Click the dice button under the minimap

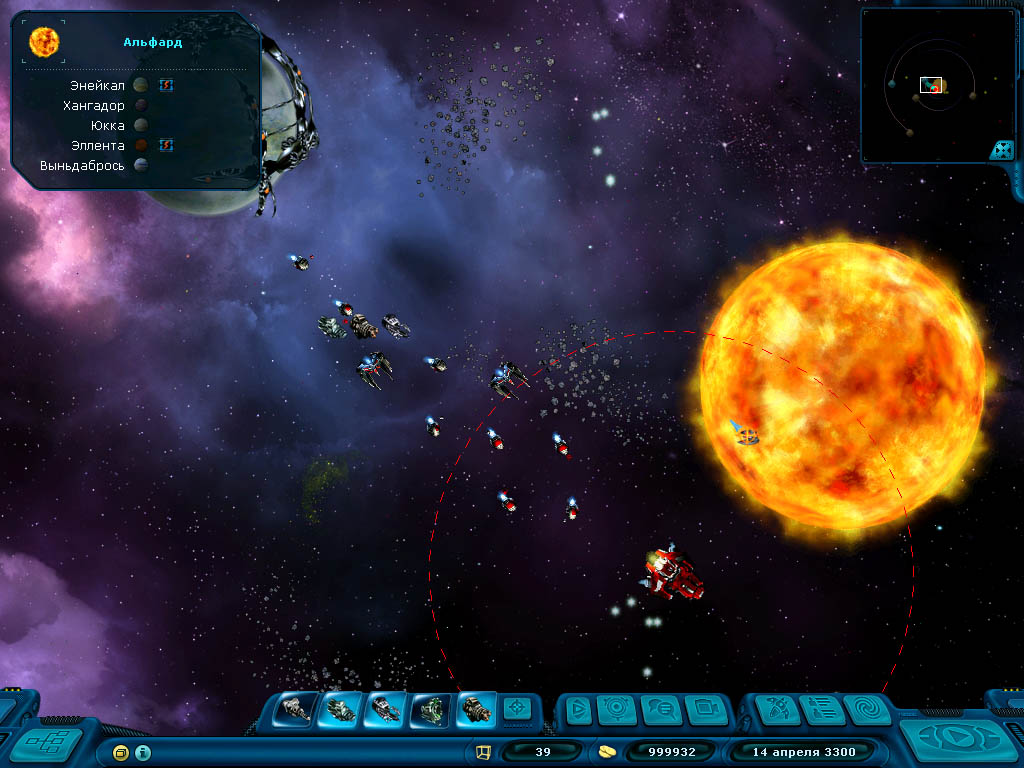(x=1001, y=151)
